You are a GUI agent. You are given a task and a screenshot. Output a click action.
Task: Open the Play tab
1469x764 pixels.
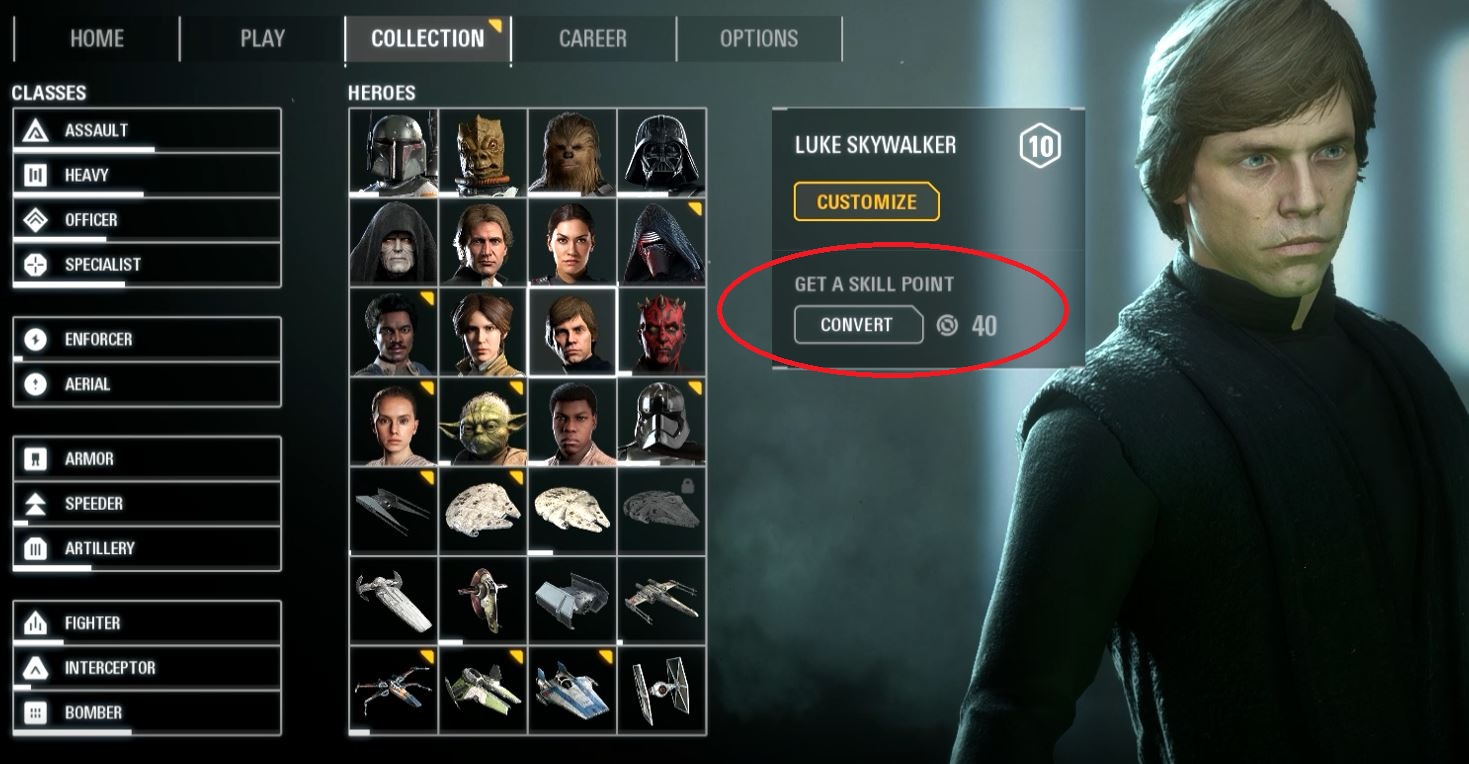(x=262, y=39)
